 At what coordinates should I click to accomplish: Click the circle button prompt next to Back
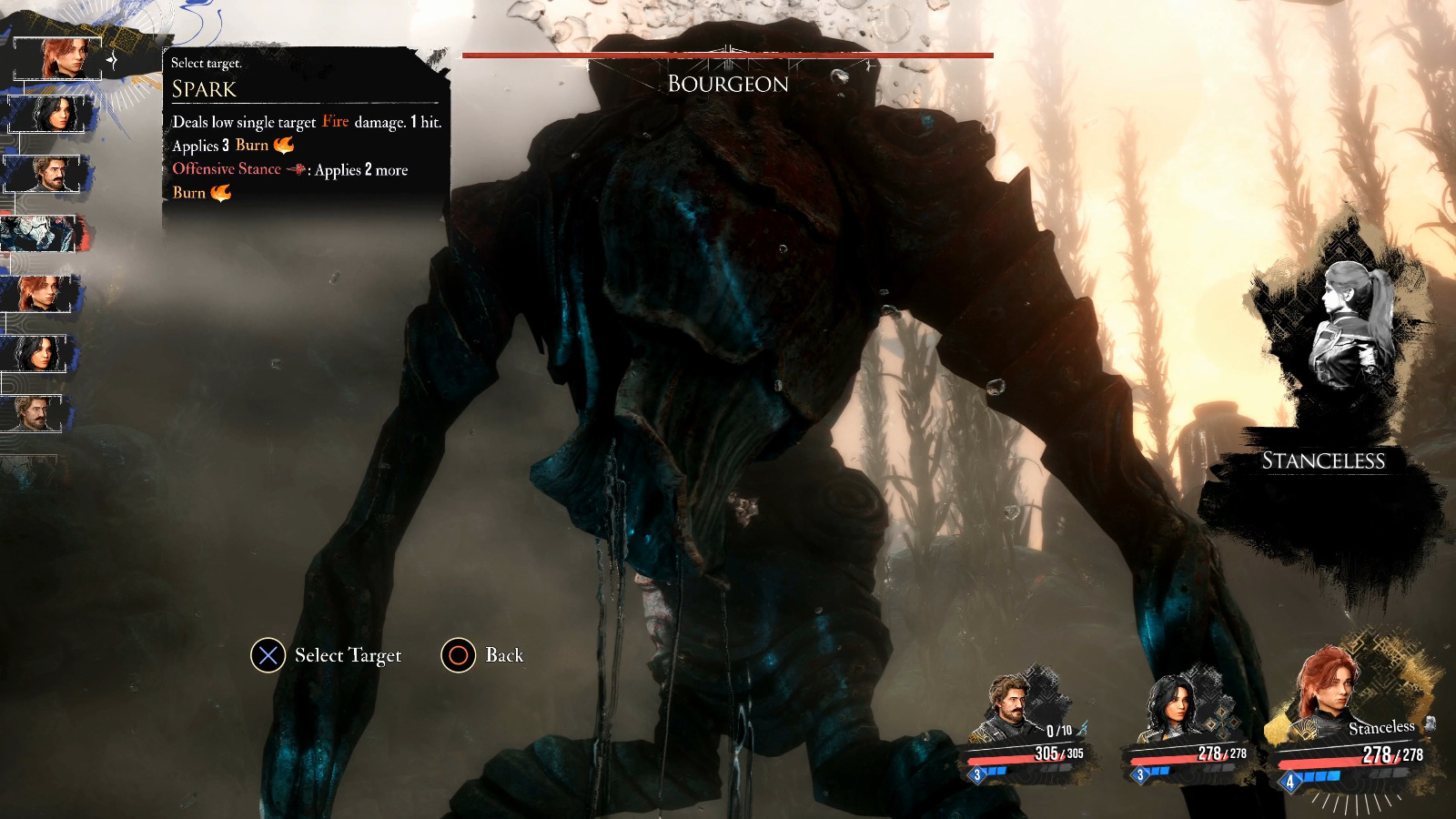coord(458,654)
